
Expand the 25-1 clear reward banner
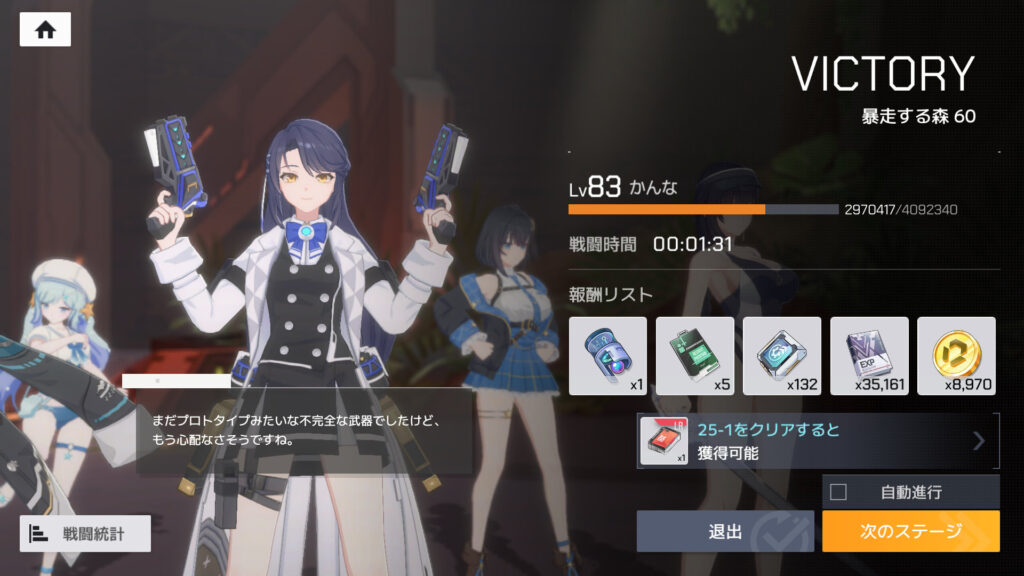[818, 441]
